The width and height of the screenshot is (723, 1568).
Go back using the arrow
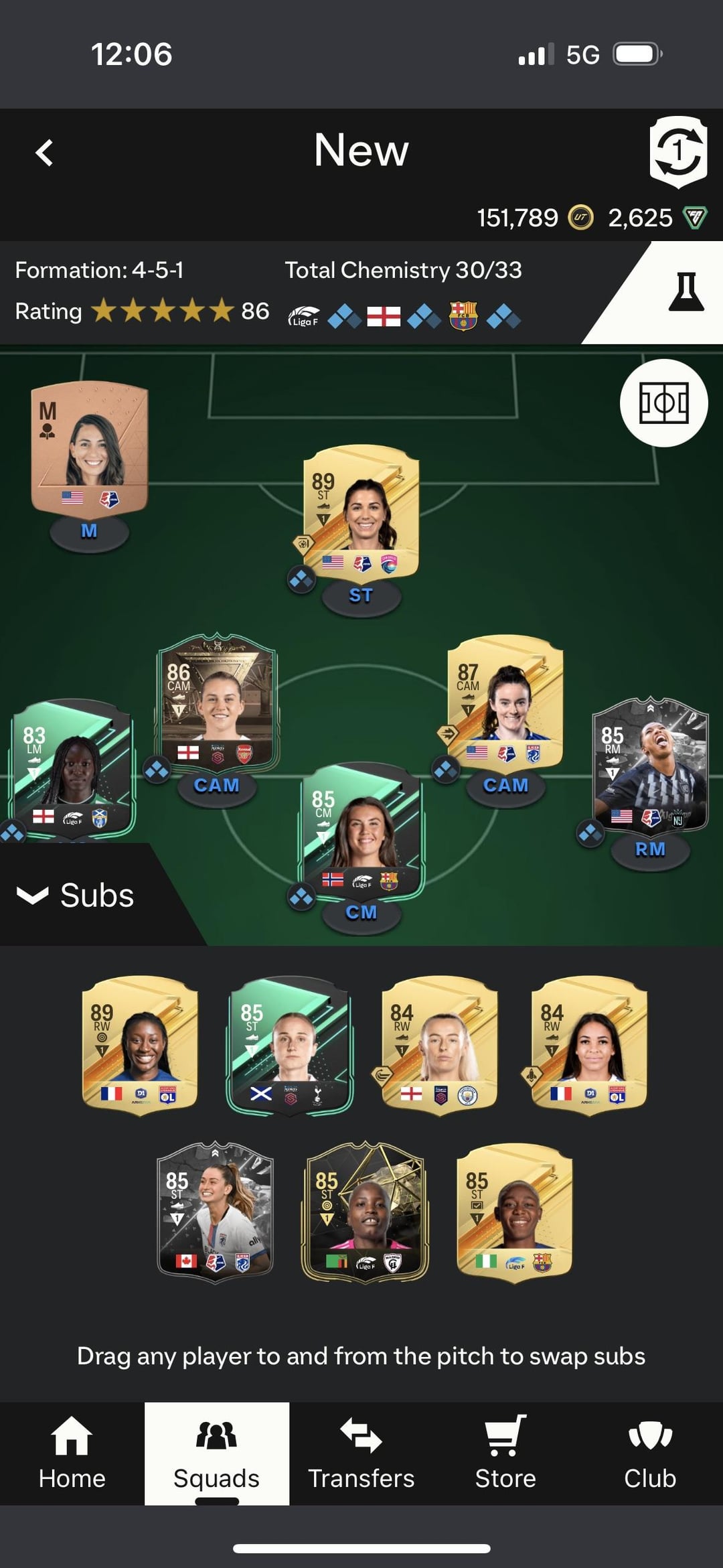(44, 153)
